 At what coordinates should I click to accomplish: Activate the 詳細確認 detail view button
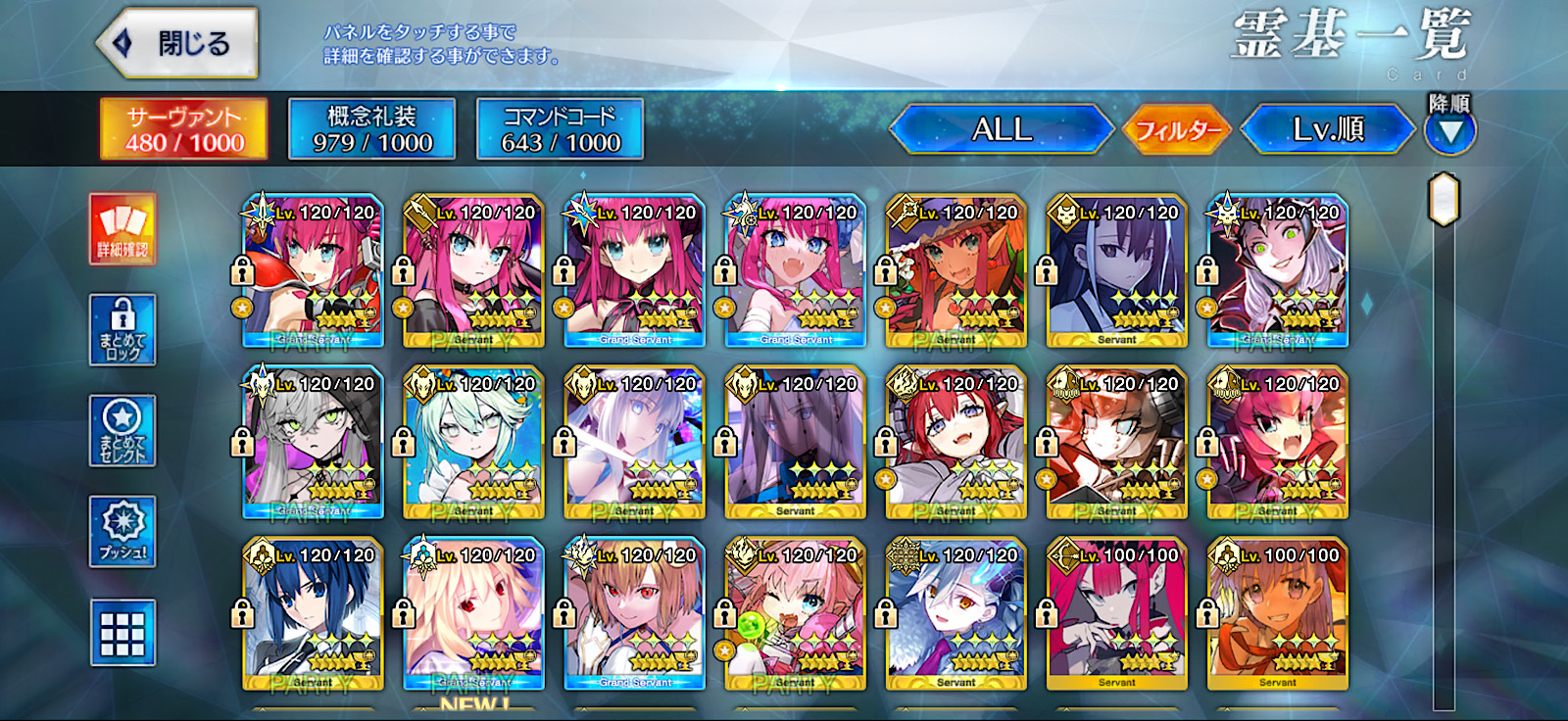[x=122, y=229]
